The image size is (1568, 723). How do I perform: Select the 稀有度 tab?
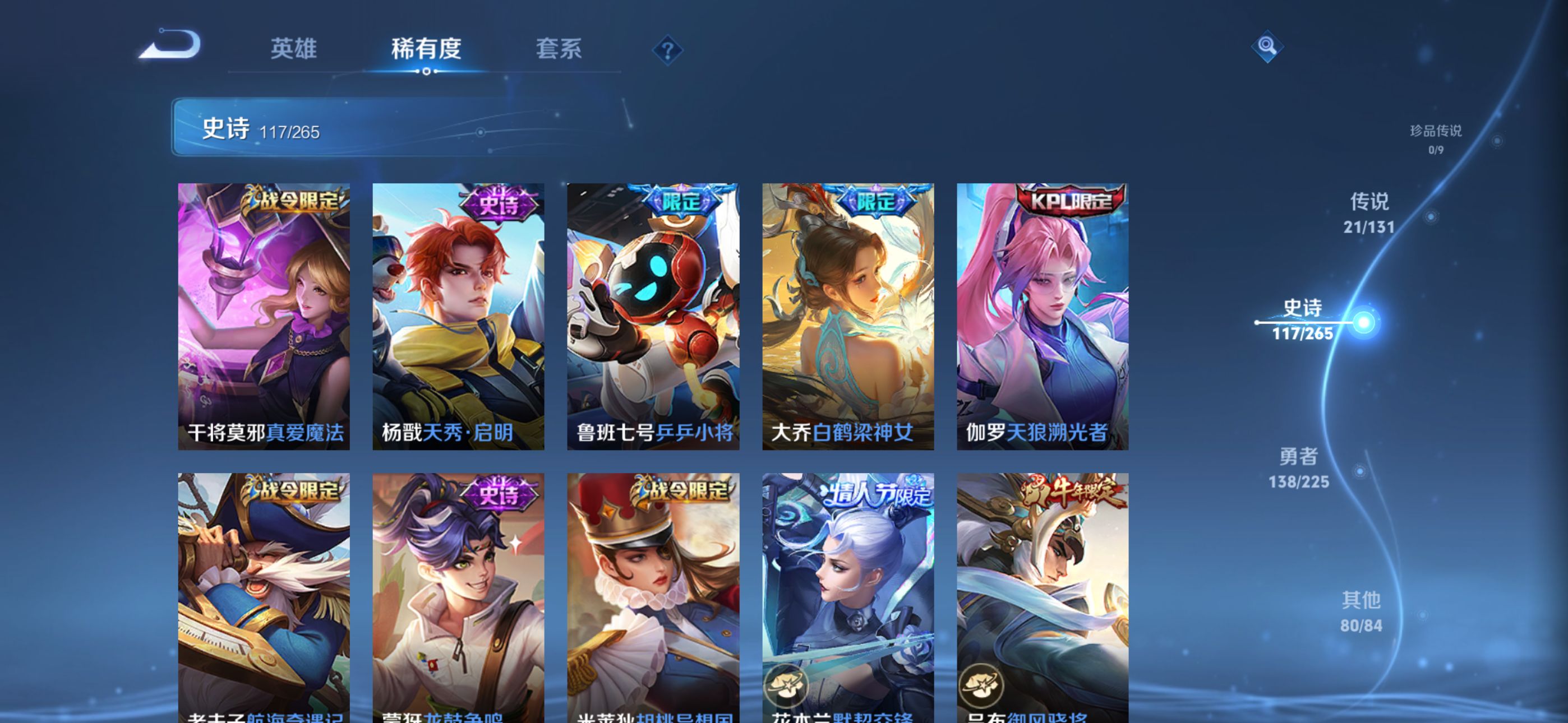pyautogui.click(x=426, y=49)
